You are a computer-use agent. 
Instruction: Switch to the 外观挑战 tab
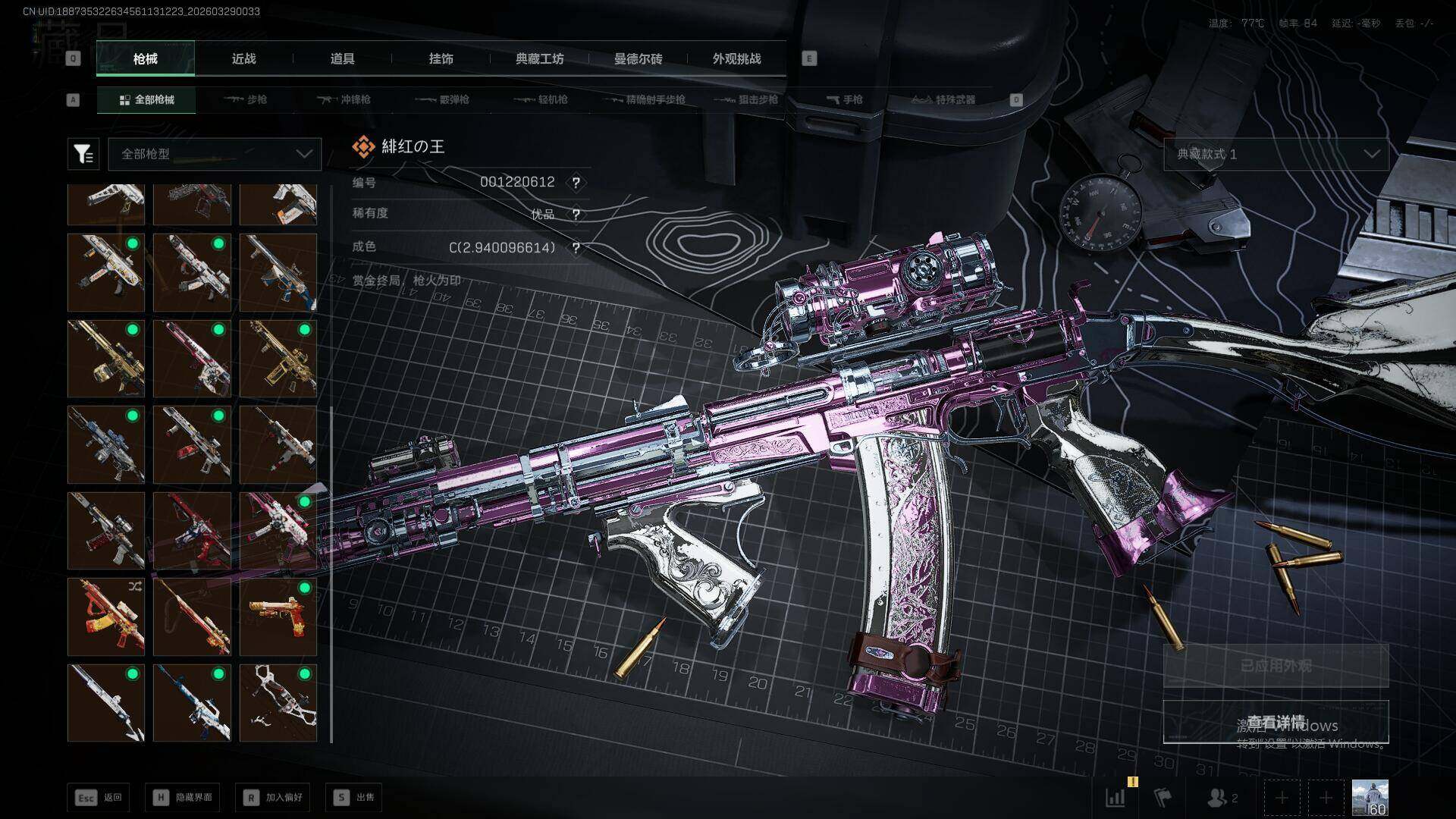tap(736, 58)
